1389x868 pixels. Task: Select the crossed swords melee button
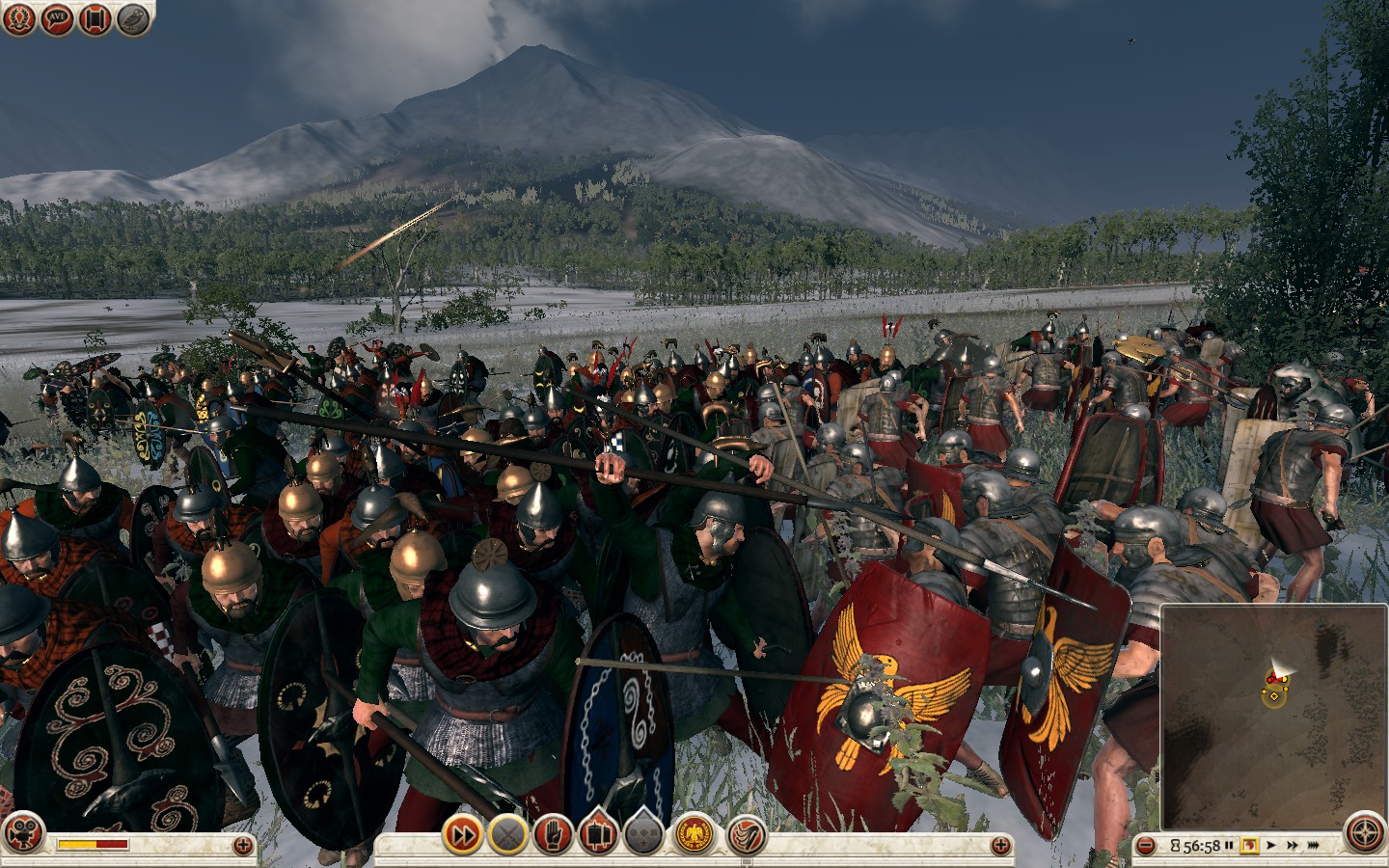(507, 834)
